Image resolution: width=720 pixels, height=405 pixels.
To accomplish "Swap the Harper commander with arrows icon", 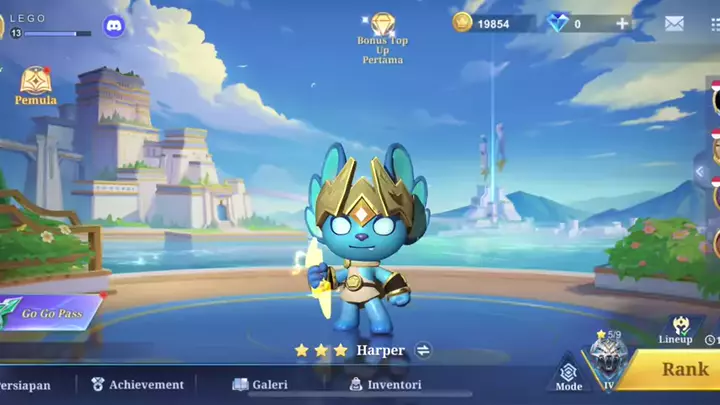I will click(x=423, y=350).
